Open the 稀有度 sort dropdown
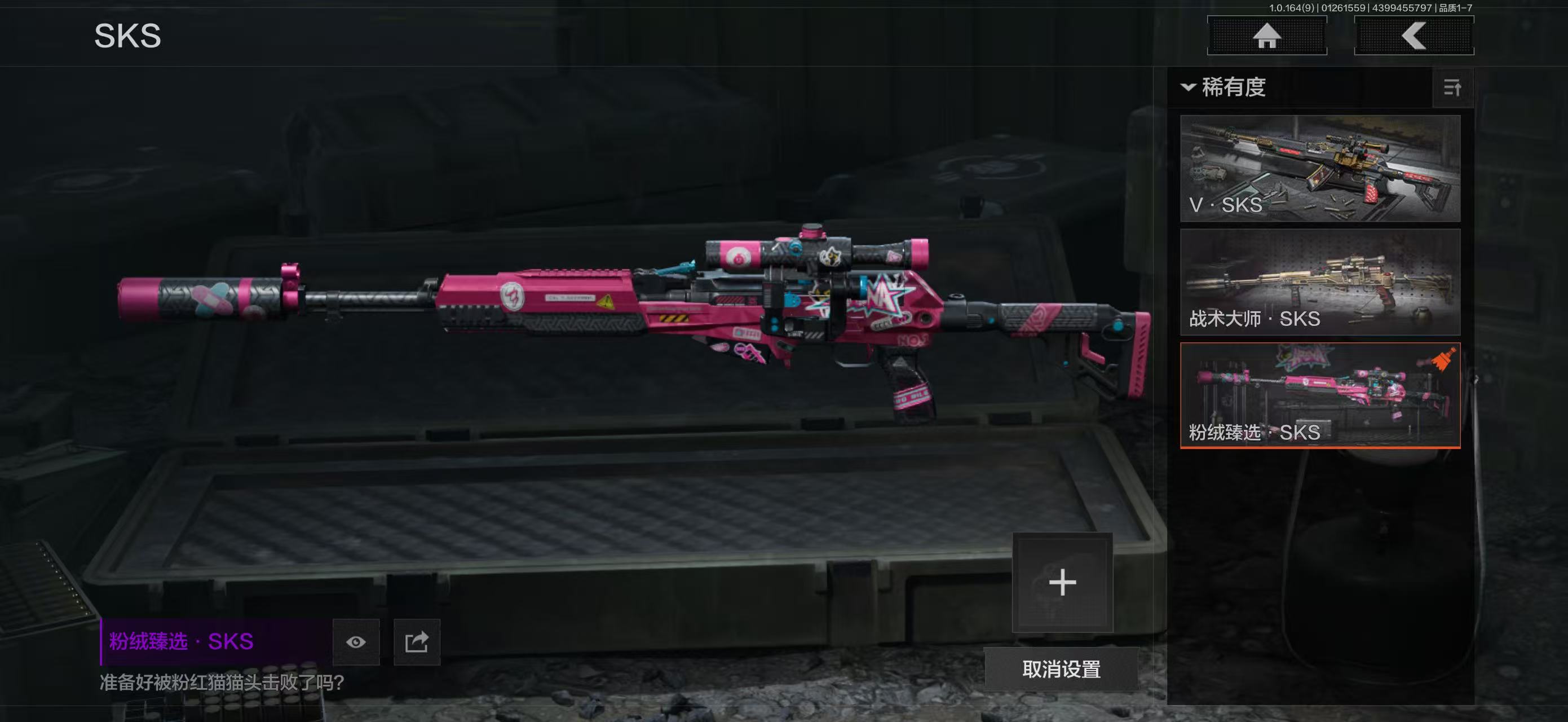Screen dimensions: 1568x722 pyautogui.click(x=1224, y=87)
